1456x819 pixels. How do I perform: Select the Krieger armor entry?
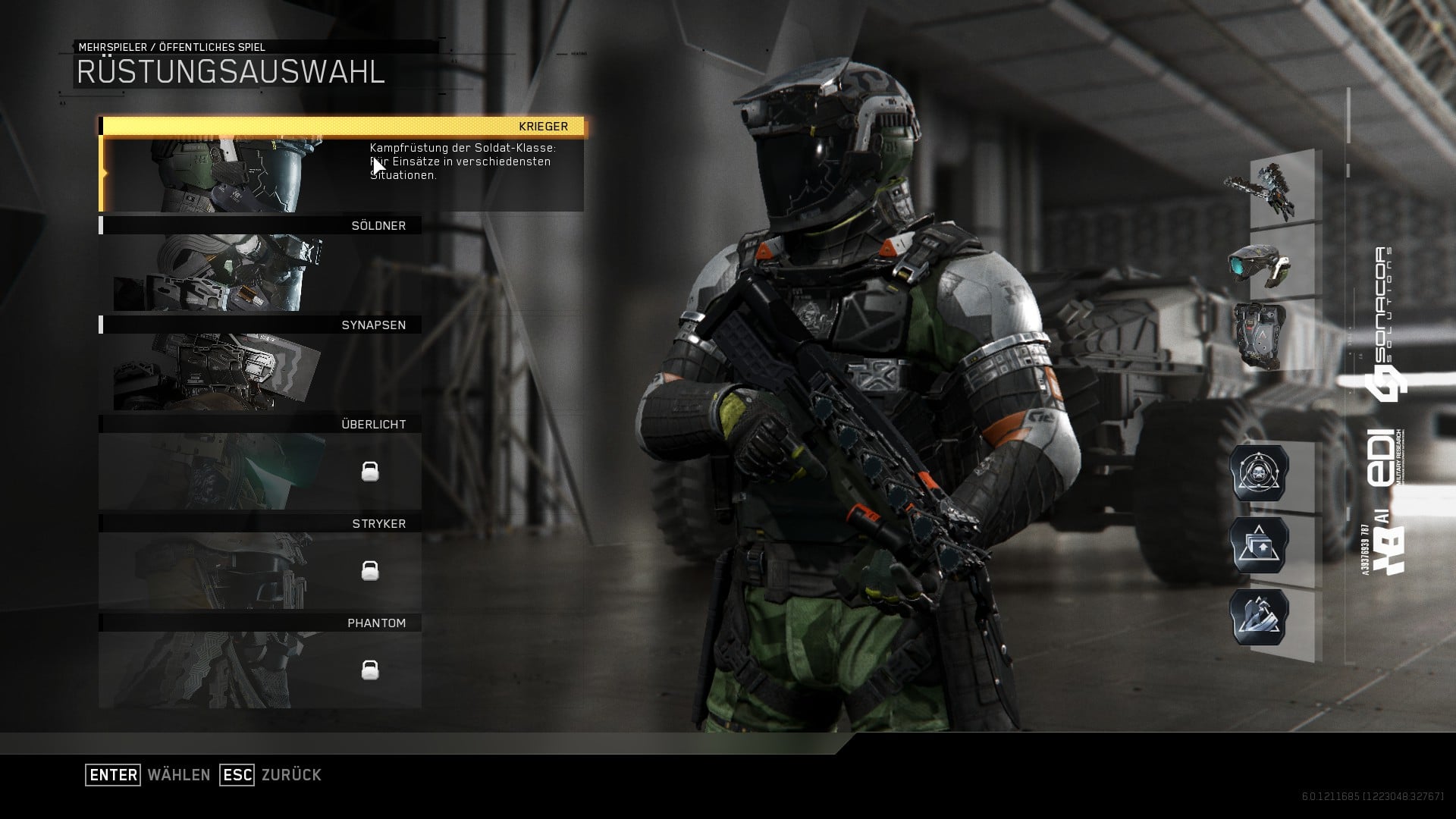coord(343,165)
